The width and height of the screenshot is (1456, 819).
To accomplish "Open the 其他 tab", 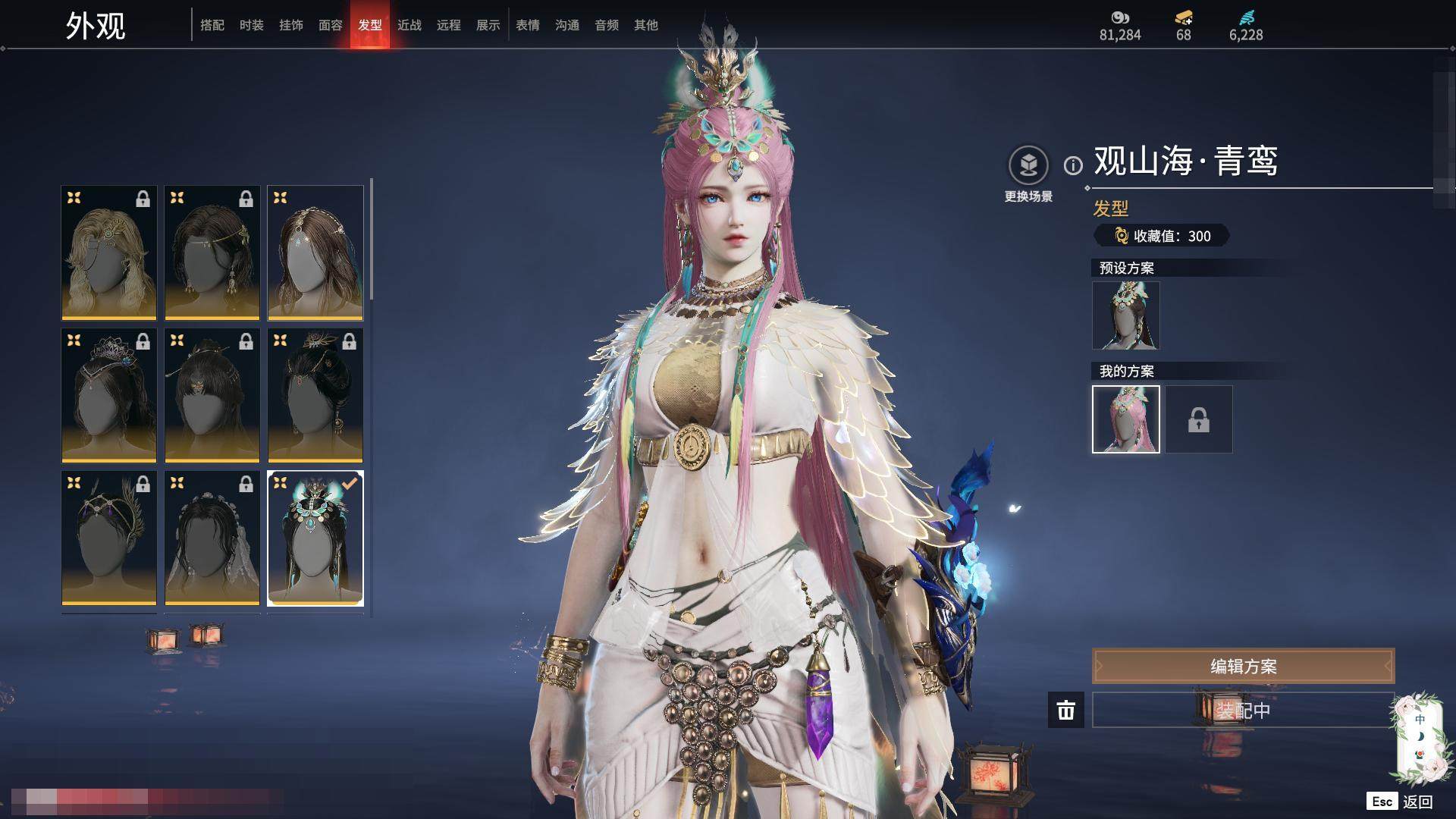I will 646,25.
